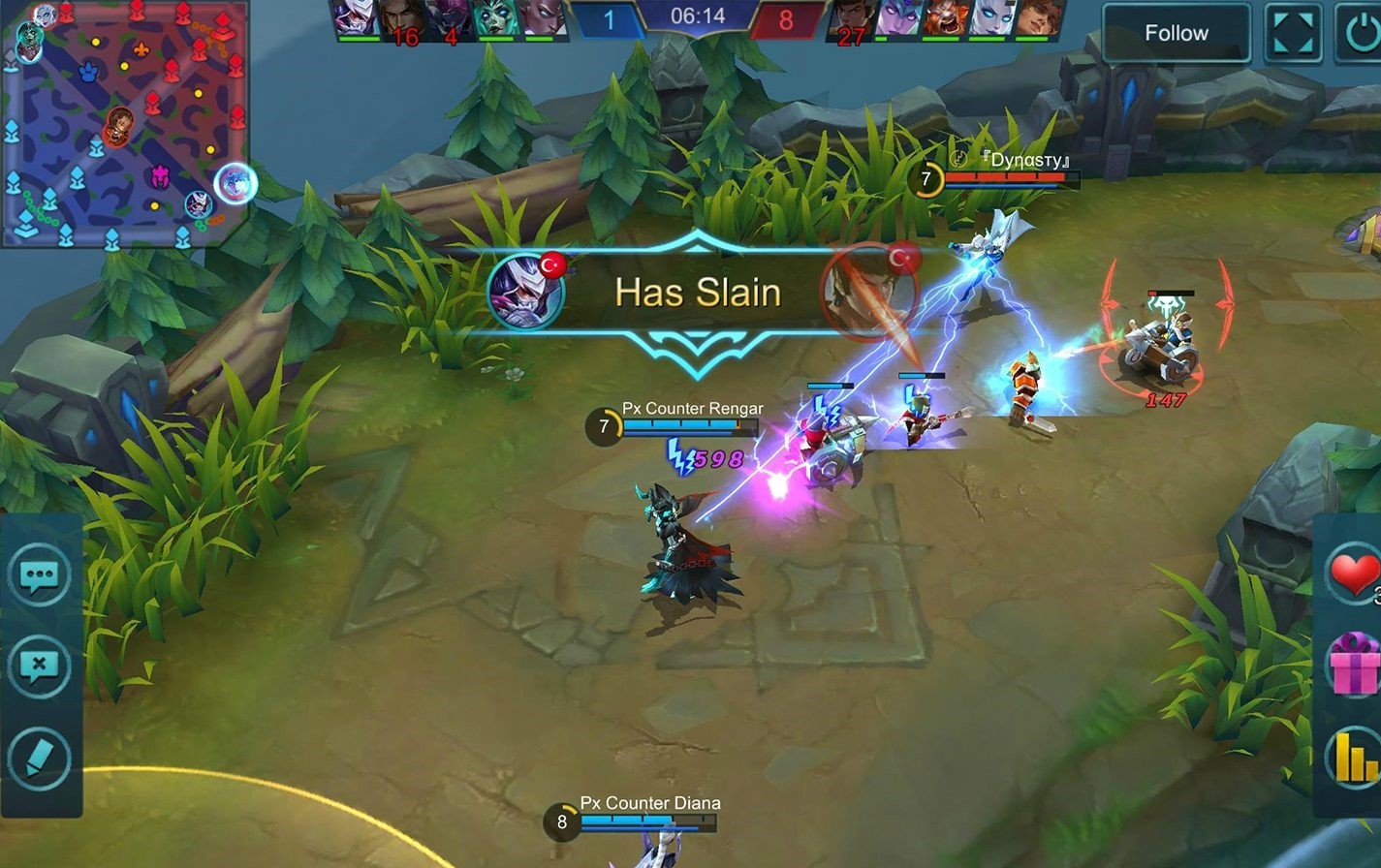
Task: Select the green-faced hero portrait on blue team
Action: point(495,19)
